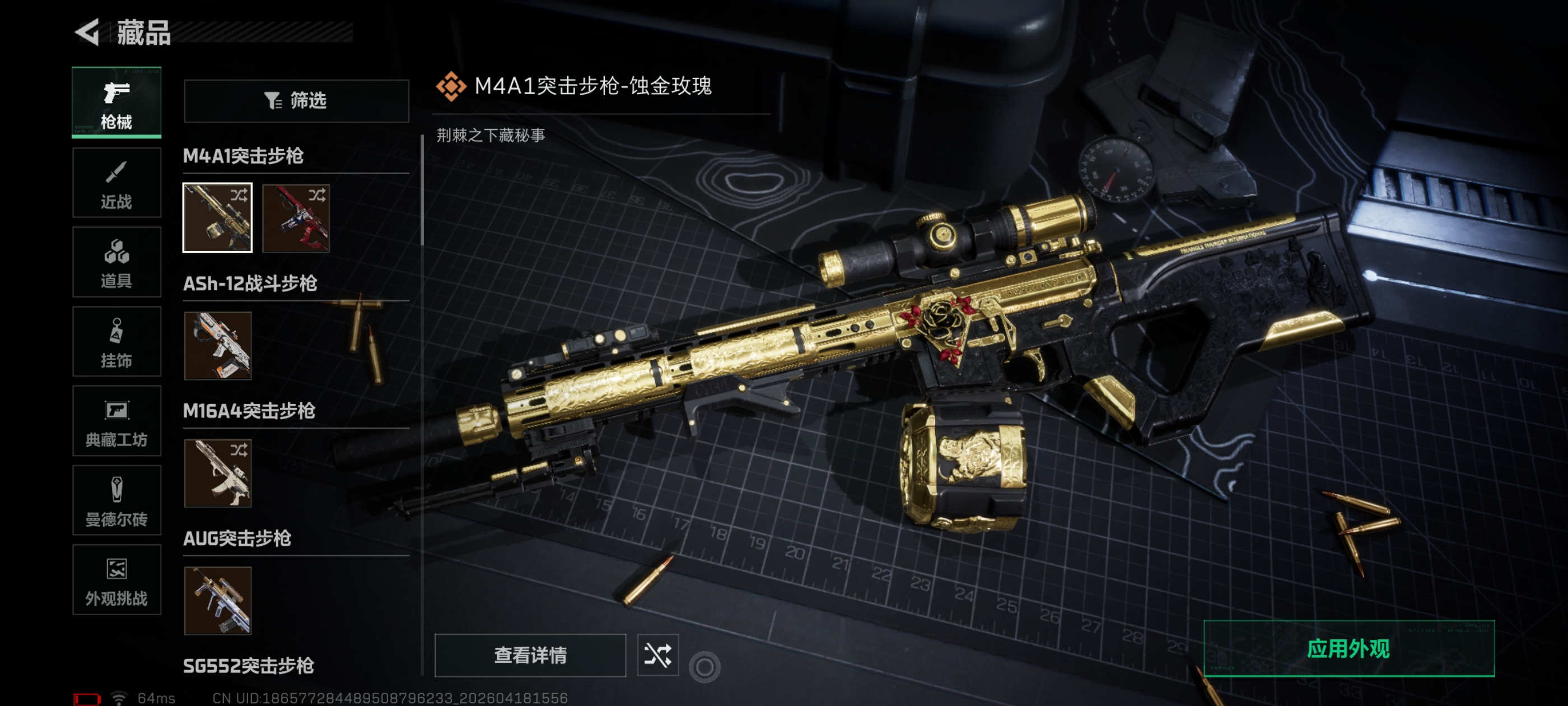Select the 道具 items tab
The height and width of the screenshot is (706, 1568).
coord(116,262)
